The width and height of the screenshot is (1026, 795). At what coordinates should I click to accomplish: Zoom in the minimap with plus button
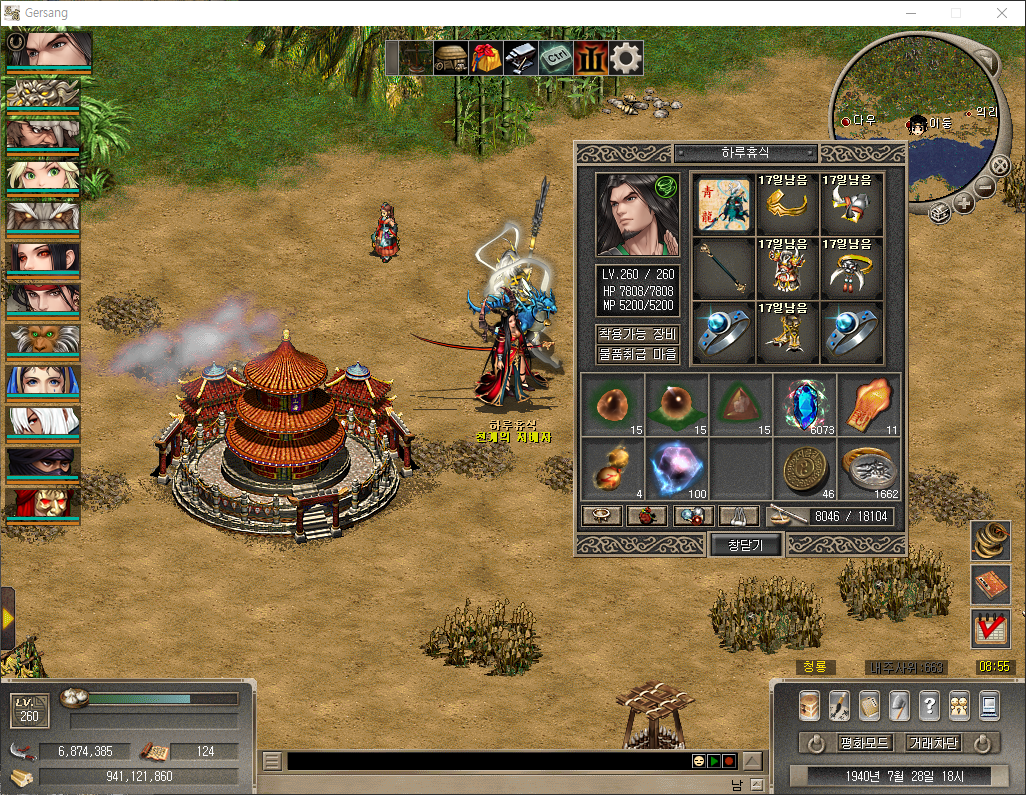pos(964,204)
